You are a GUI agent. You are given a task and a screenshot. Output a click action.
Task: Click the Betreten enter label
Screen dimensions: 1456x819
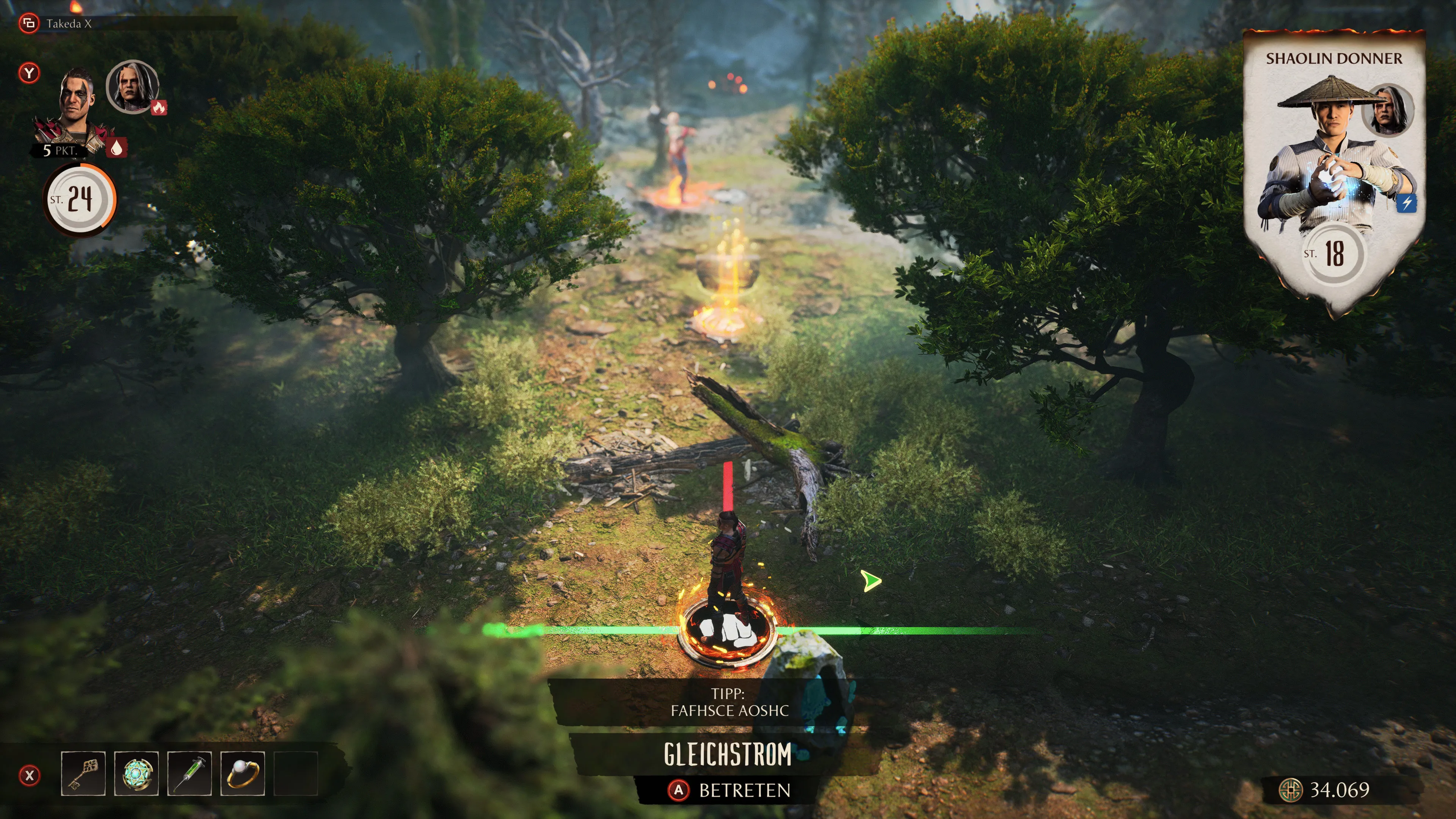click(x=744, y=790)
